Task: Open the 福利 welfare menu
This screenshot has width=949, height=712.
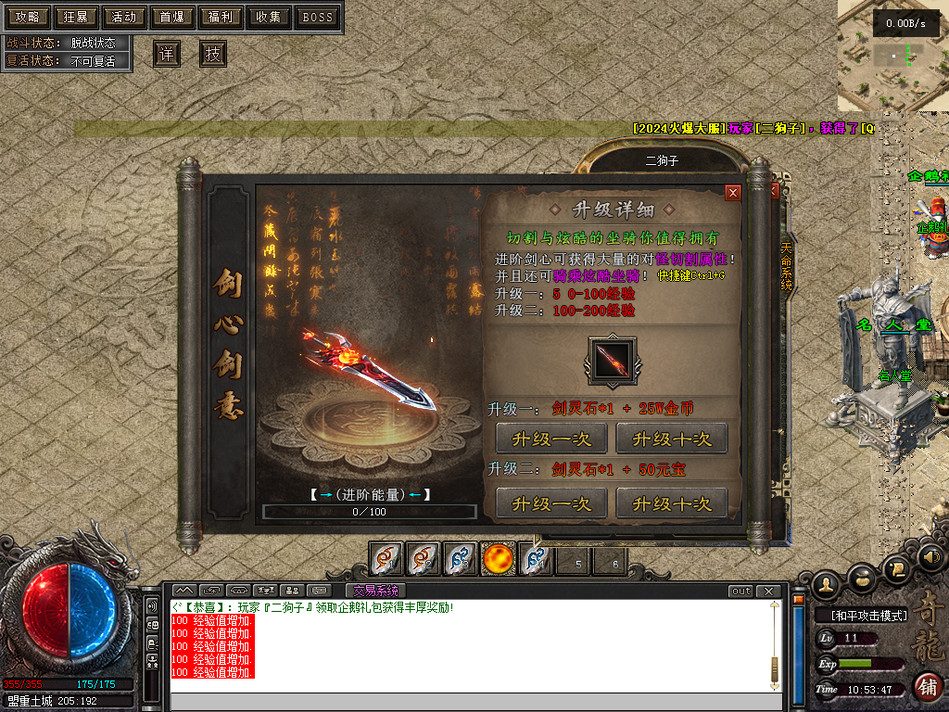Action: click(x=221, y=17)
